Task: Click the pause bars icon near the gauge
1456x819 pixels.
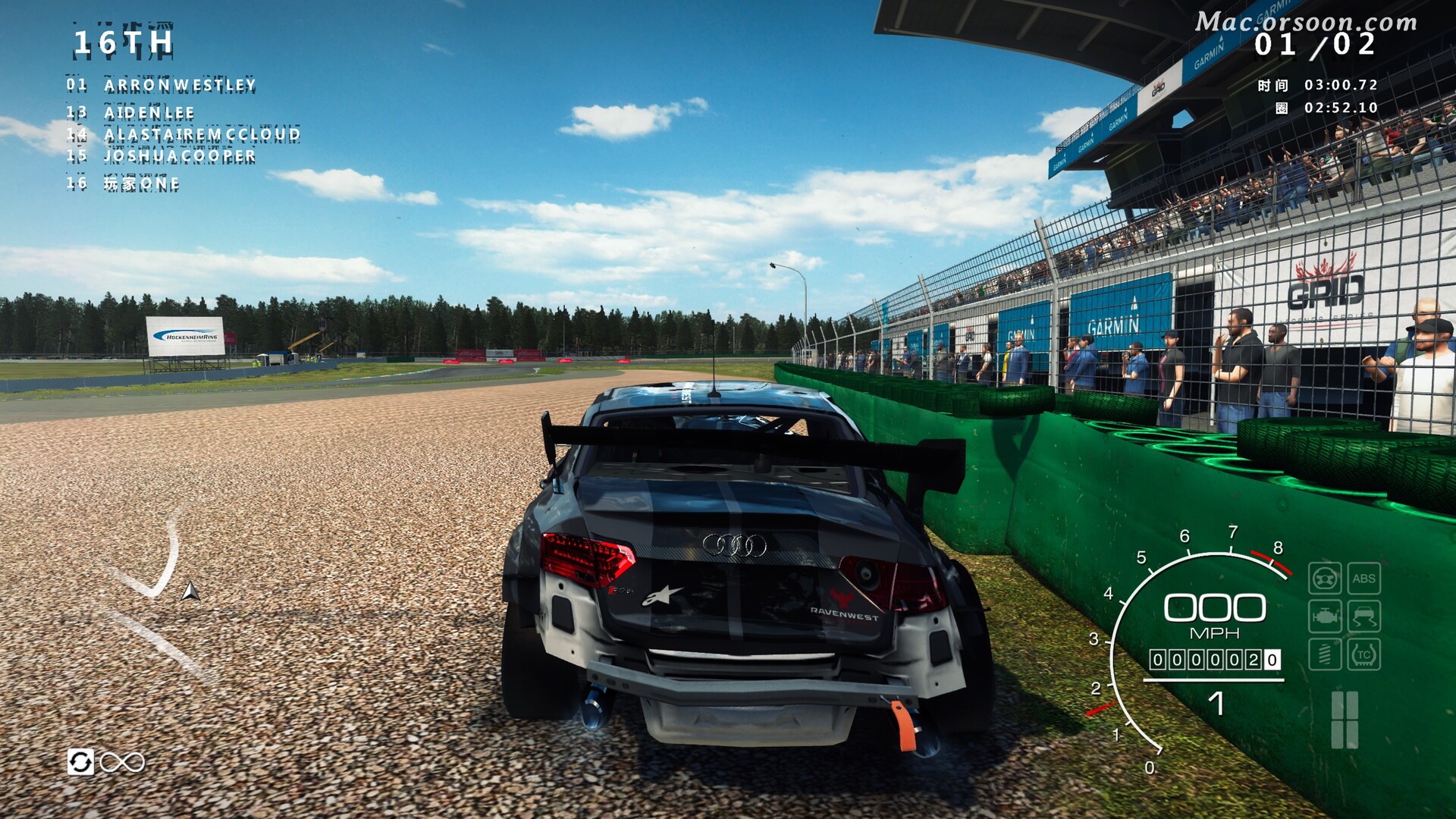Action: (x=1345, y=719)
